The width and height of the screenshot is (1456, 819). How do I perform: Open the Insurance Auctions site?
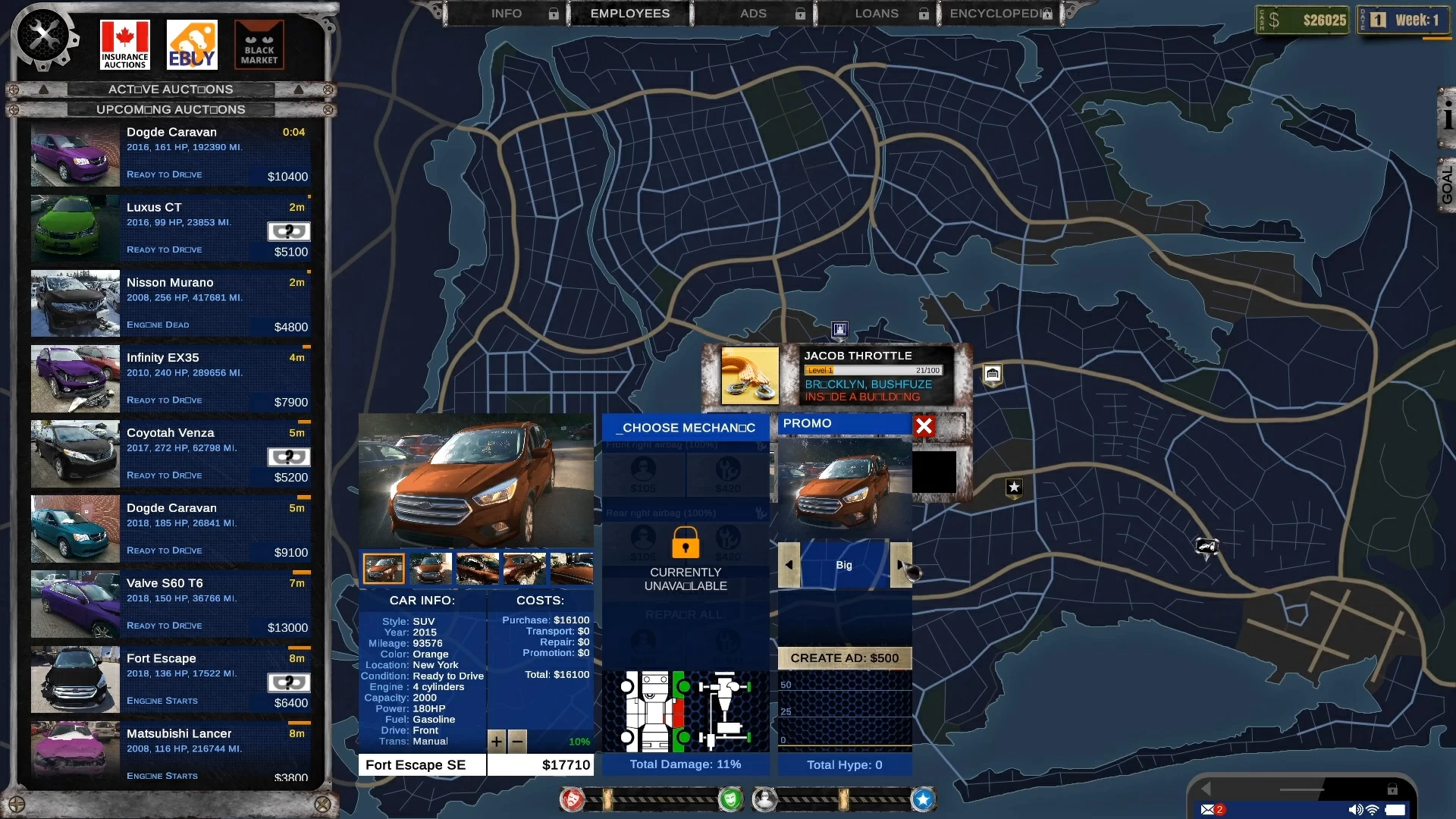[125, 45]
